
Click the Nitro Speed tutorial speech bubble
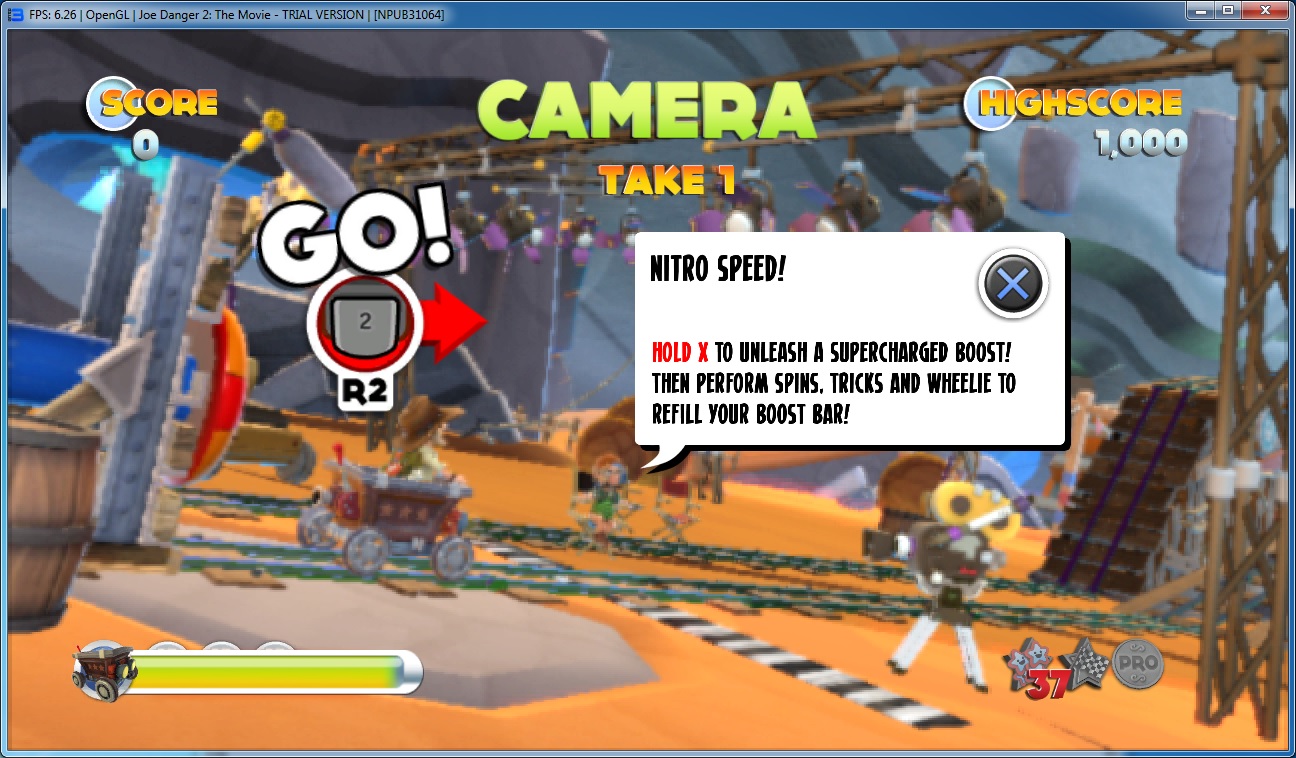coord(850,340)
